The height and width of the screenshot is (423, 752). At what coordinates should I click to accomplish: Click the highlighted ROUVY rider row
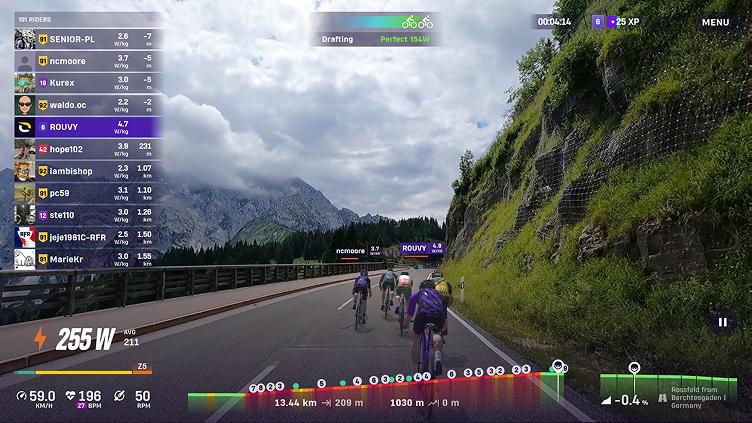point(87,127)
